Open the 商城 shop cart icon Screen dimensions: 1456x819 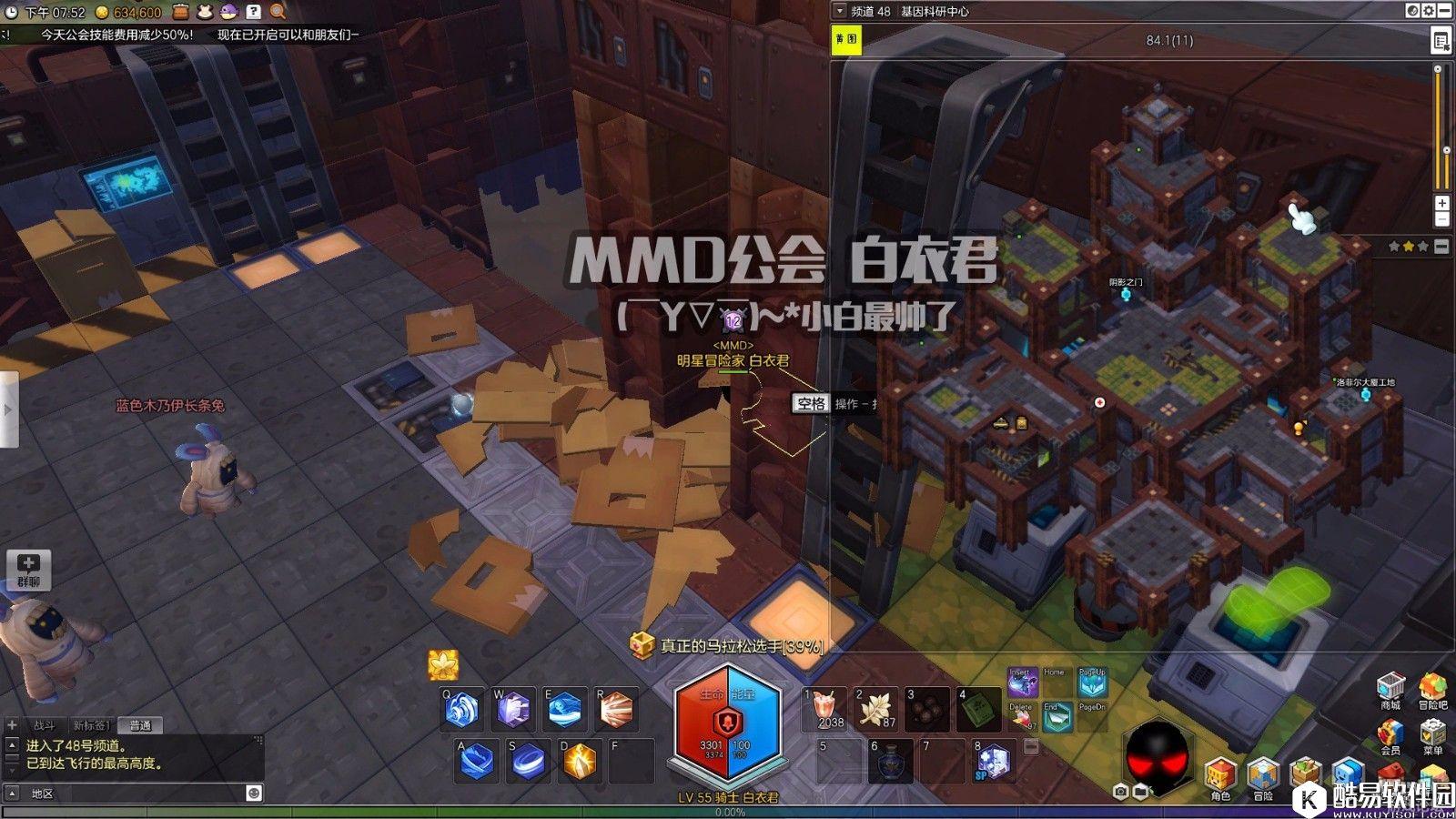1390,687
